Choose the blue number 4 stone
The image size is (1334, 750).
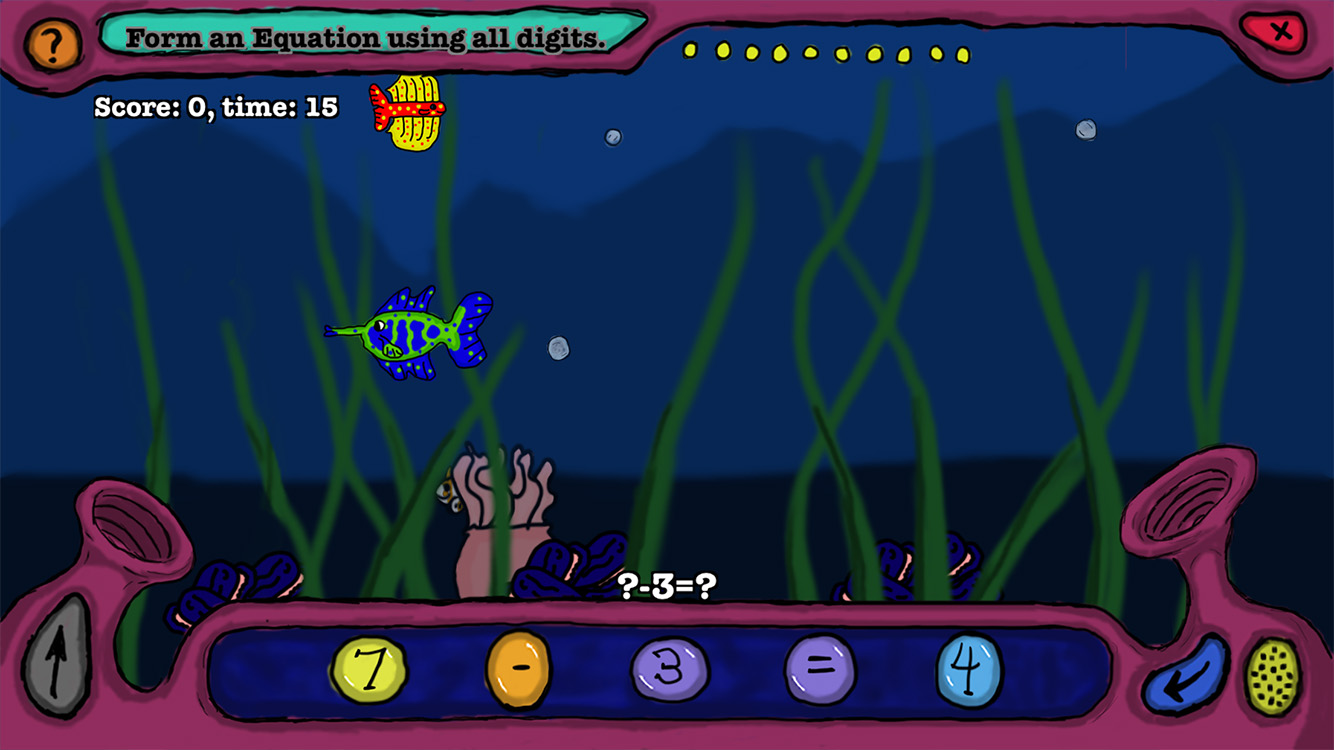[970, 669]
